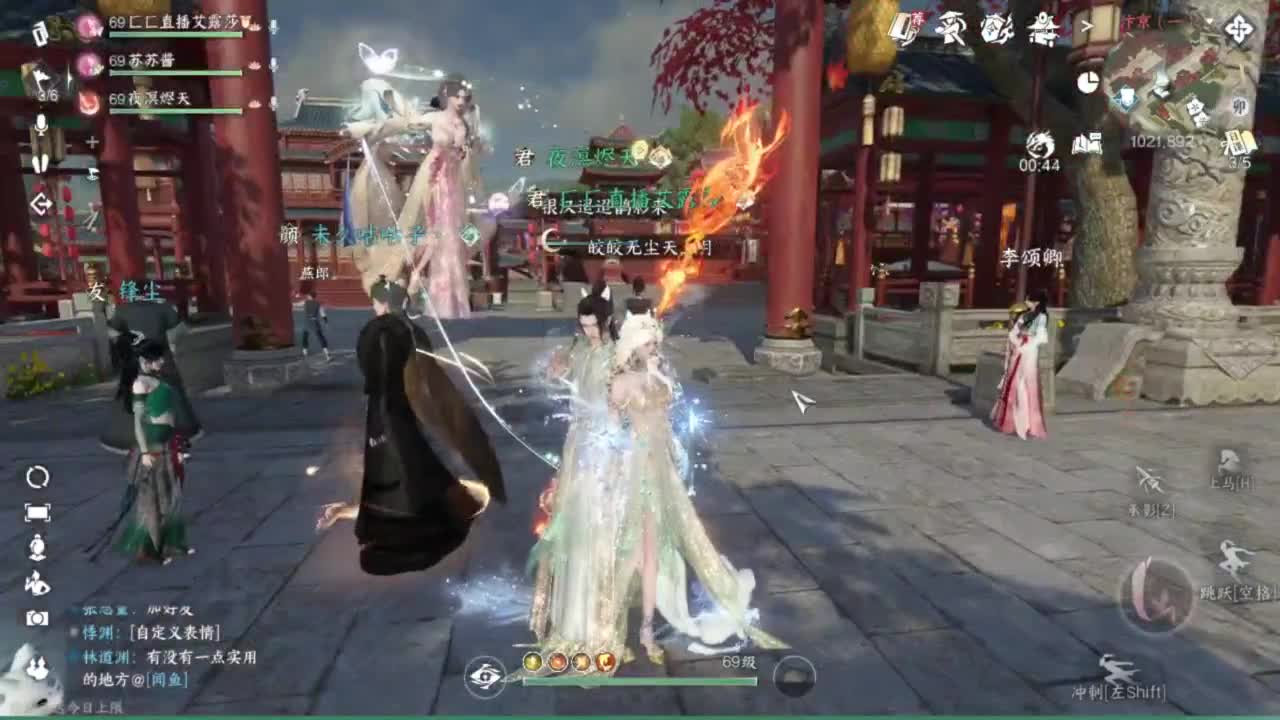Toggle the 夜 night mode icon above mount button
Viewport: 1280px width, 720px height.
point(1150,478)
